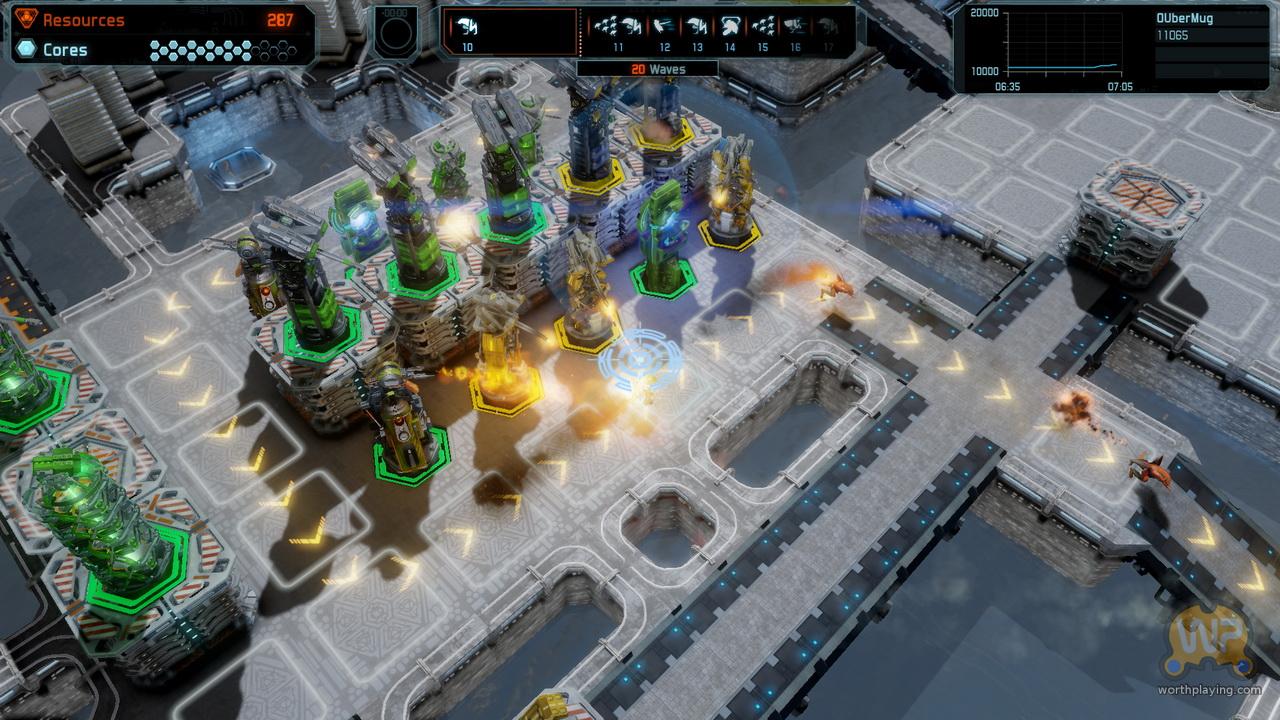Screen dimensions: 1280x720
Task: Click the wave 14 enemy icon
Action: coord(730,27)
